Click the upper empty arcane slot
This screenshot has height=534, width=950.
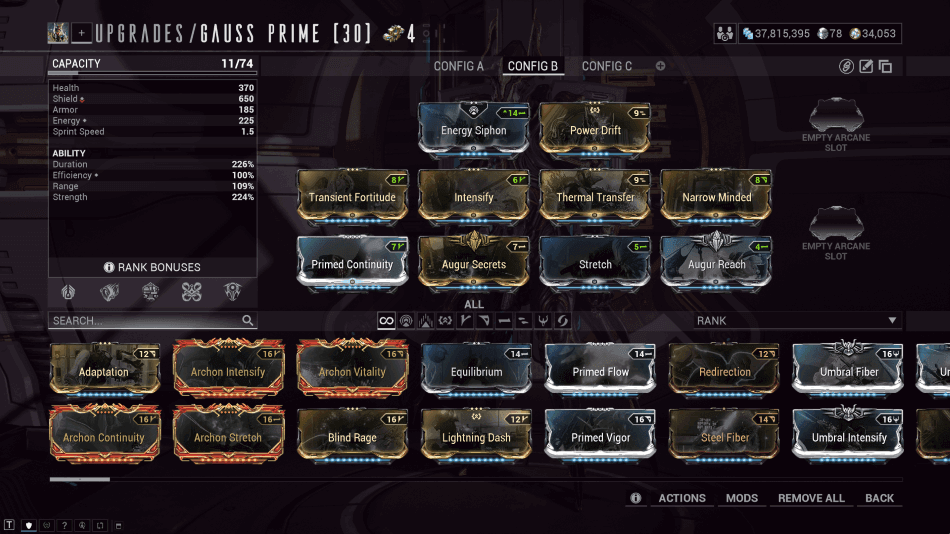tap(836, 124)
